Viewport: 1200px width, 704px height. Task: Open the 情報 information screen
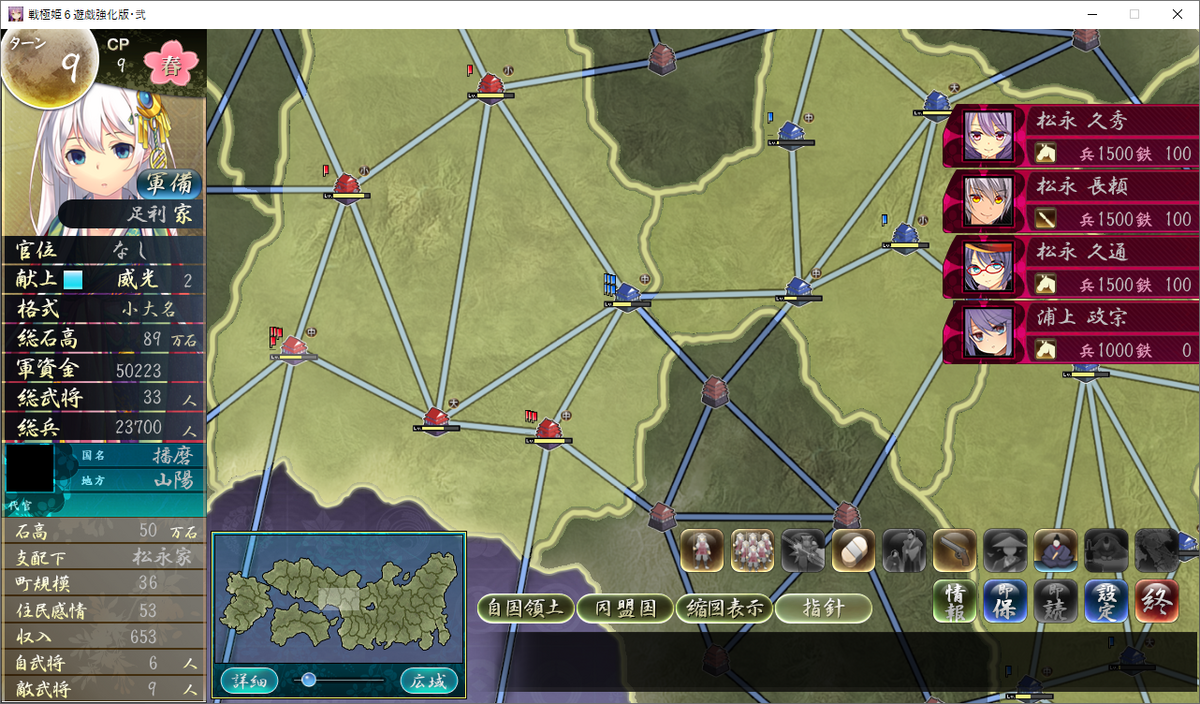click(x=955, y=601)
